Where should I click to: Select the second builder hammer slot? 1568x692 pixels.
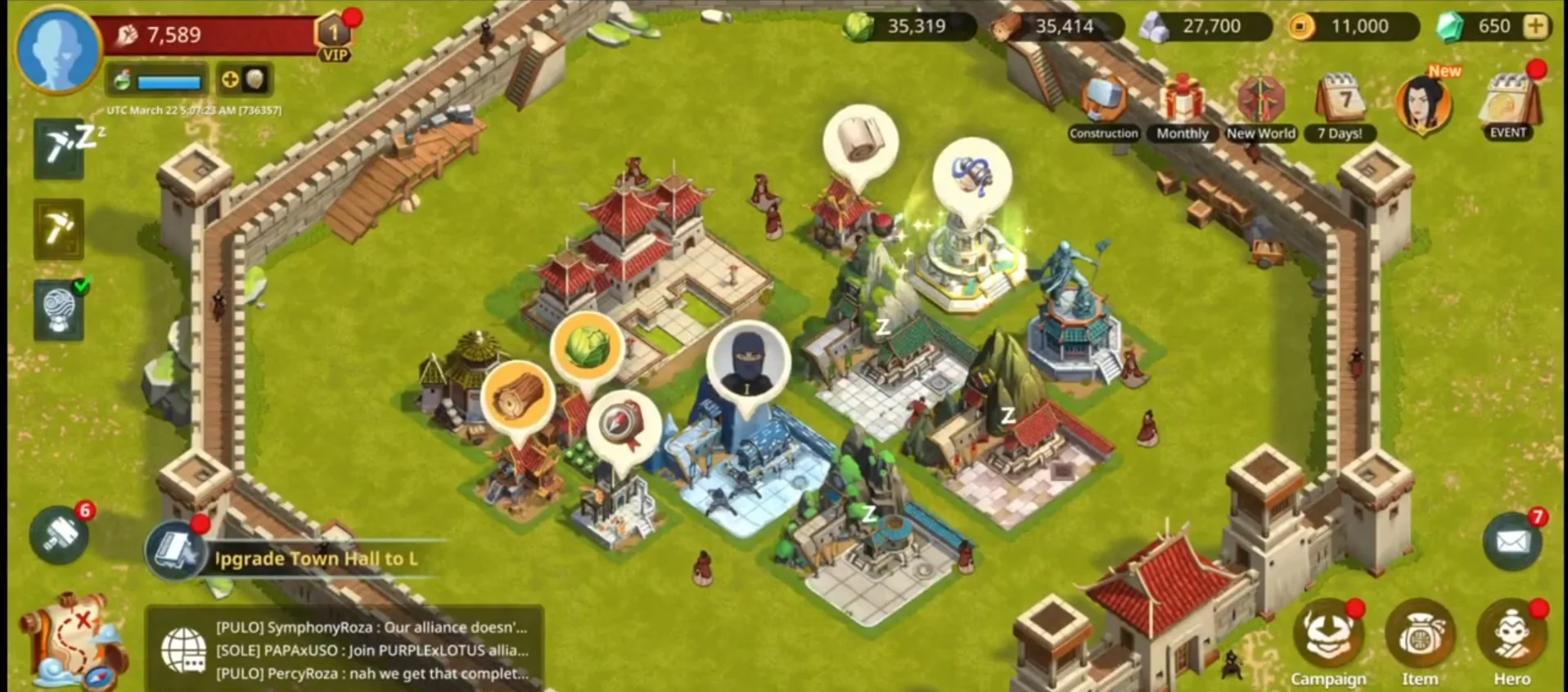tap(59, 229)
